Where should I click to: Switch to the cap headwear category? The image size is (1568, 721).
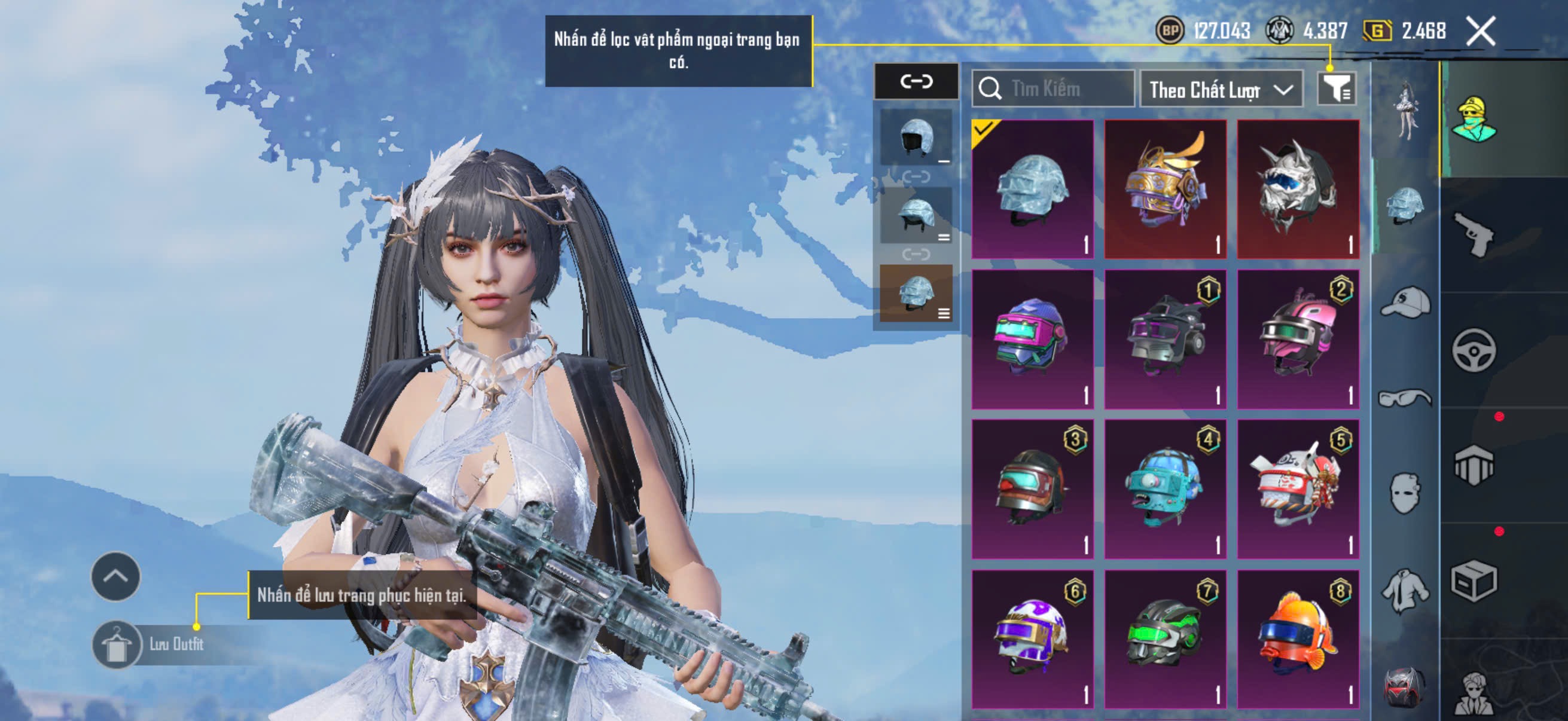[x=1405, y=303]
